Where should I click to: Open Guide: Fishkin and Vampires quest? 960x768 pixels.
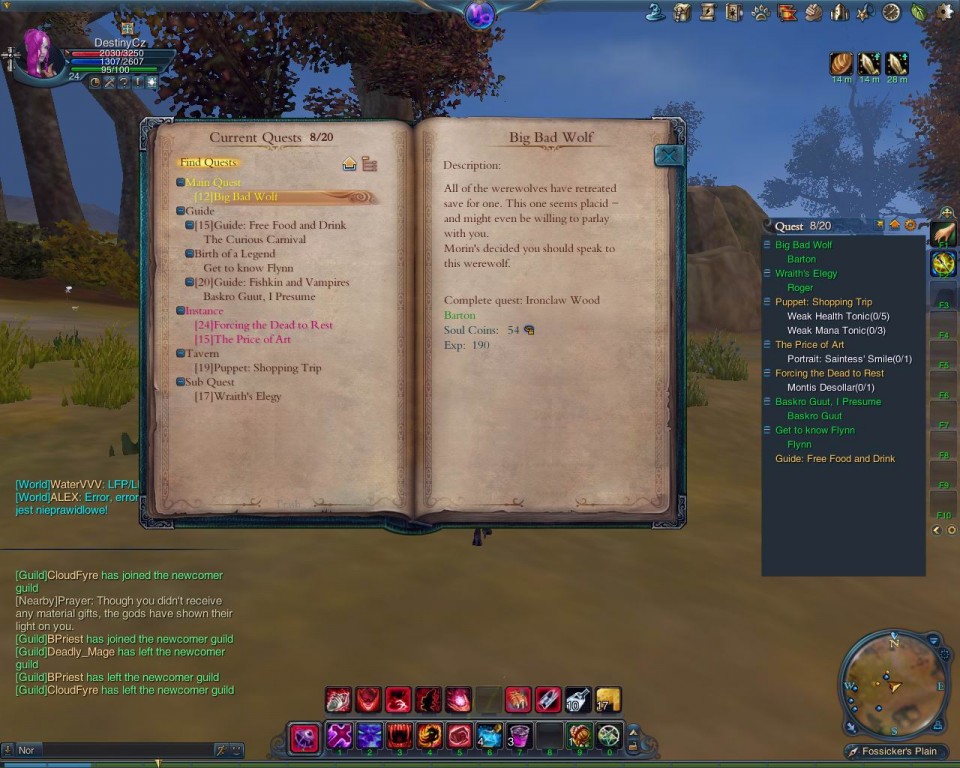272,283
